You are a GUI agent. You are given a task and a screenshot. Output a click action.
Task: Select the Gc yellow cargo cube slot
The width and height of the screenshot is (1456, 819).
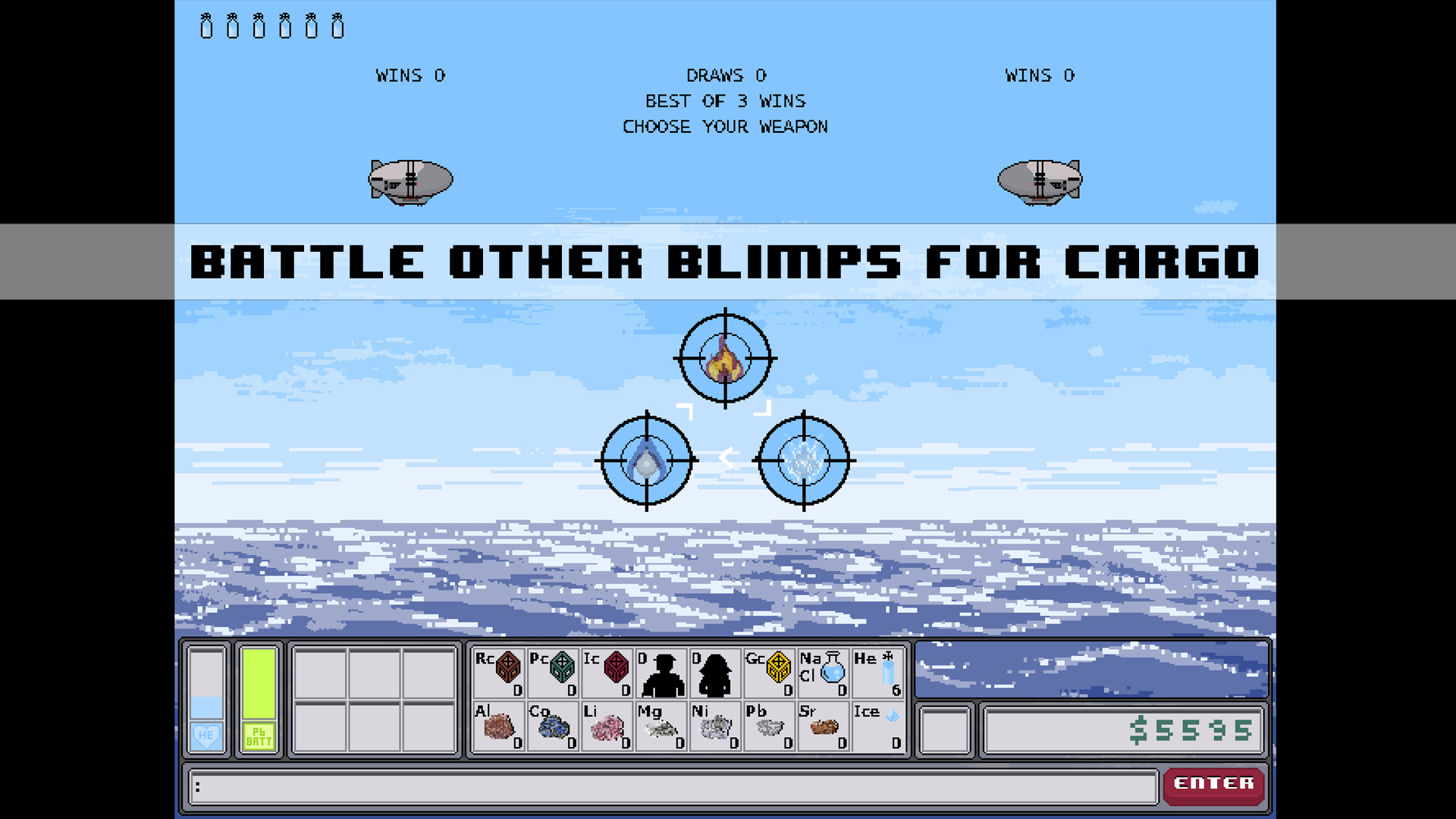pos(768,672)
